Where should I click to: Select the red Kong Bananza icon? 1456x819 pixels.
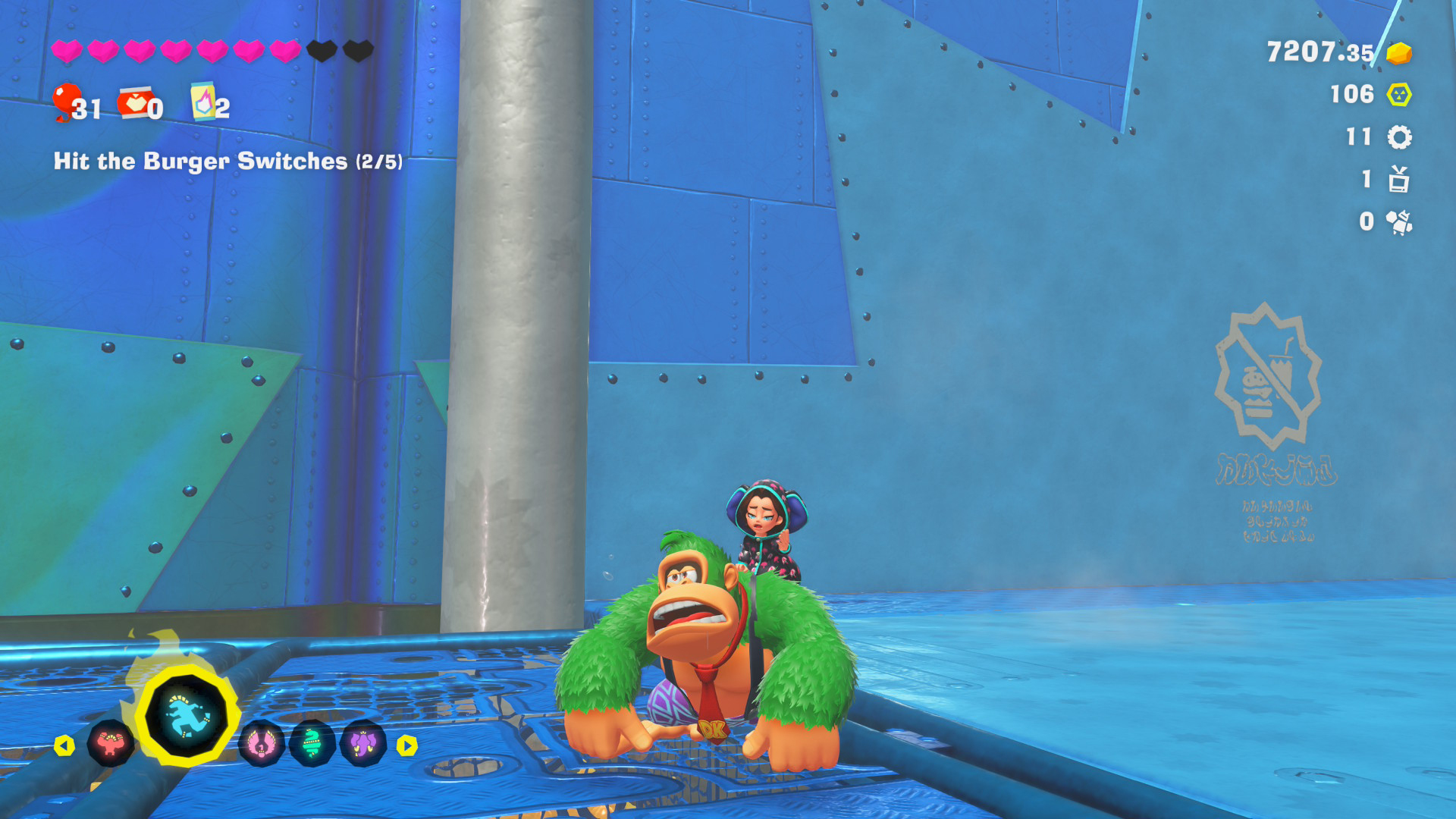point(111,744)
